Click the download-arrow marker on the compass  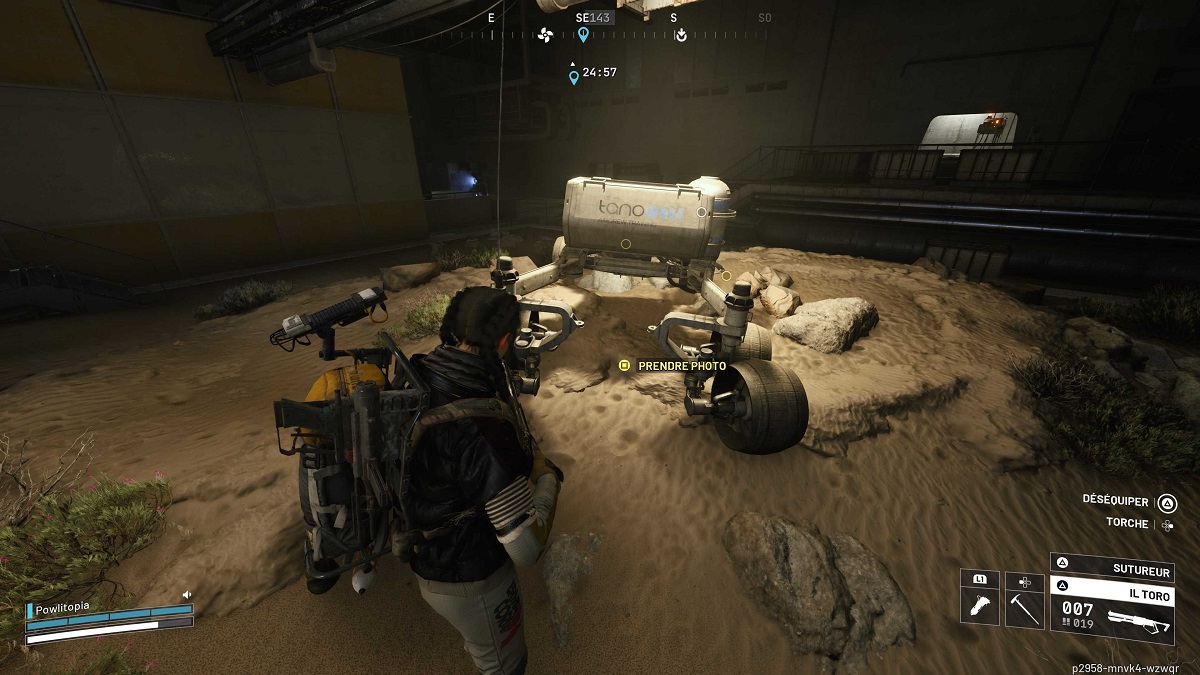point(681,36)
